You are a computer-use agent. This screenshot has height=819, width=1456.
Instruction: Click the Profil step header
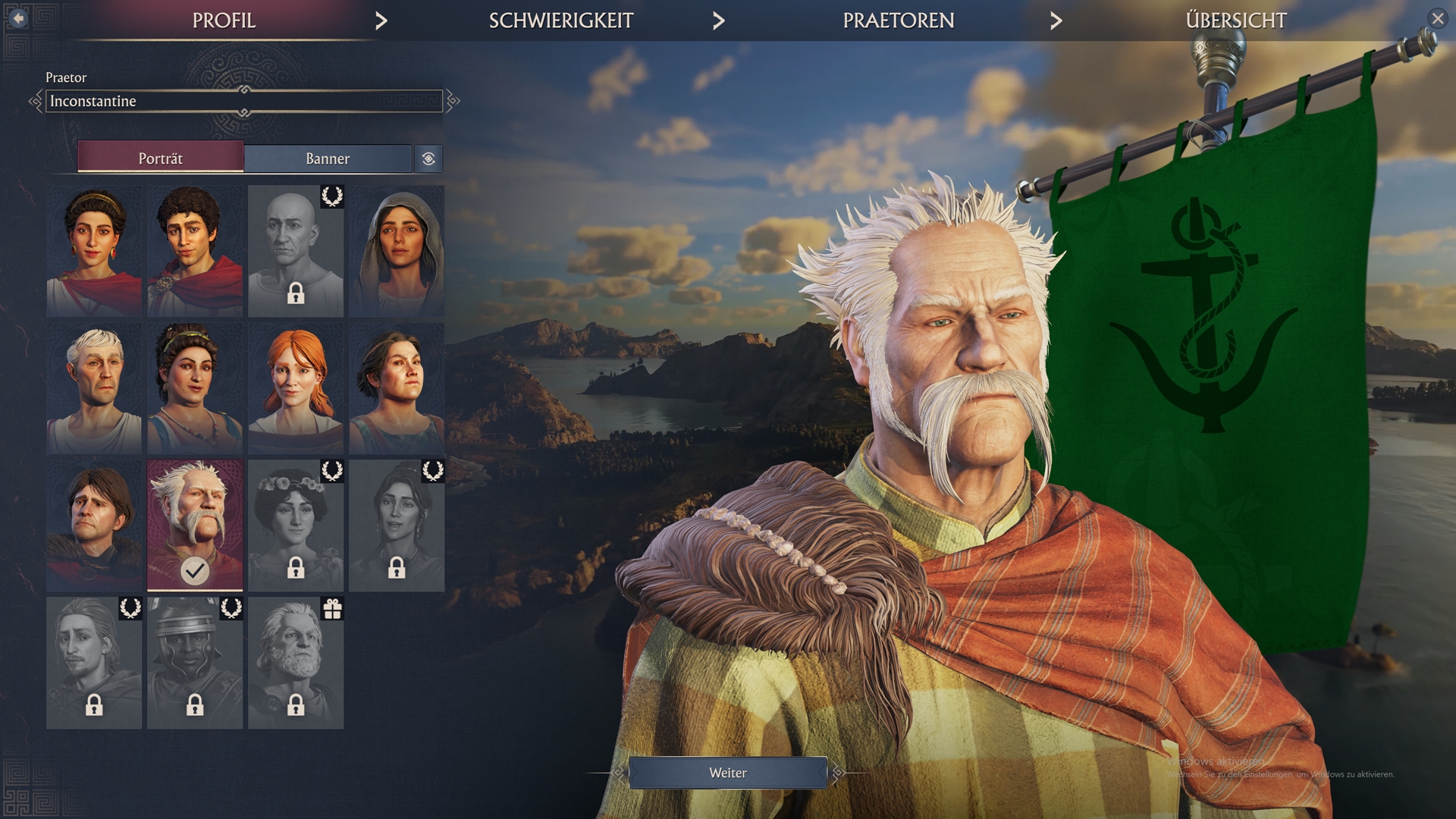(224, 20)
